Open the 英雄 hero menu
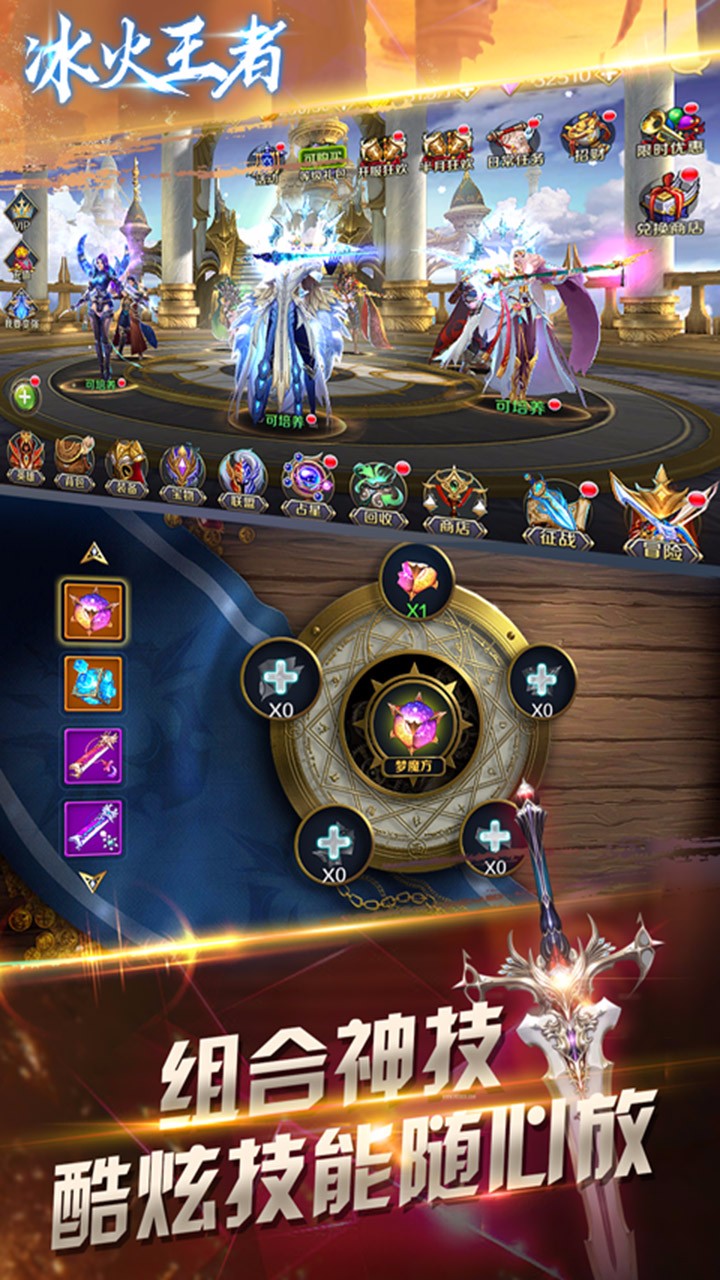The image size is (720, 1280). [25, 460]
